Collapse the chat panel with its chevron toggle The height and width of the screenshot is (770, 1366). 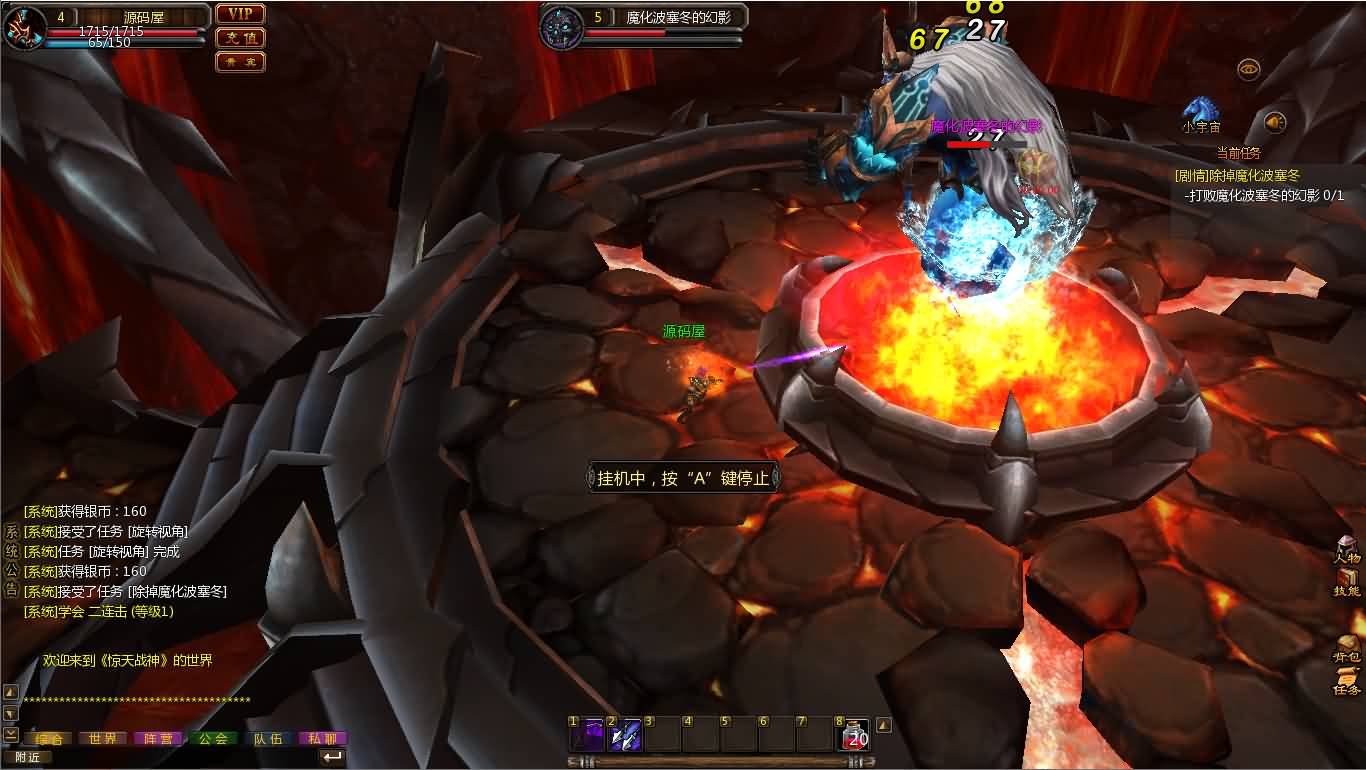pos(10,733)
